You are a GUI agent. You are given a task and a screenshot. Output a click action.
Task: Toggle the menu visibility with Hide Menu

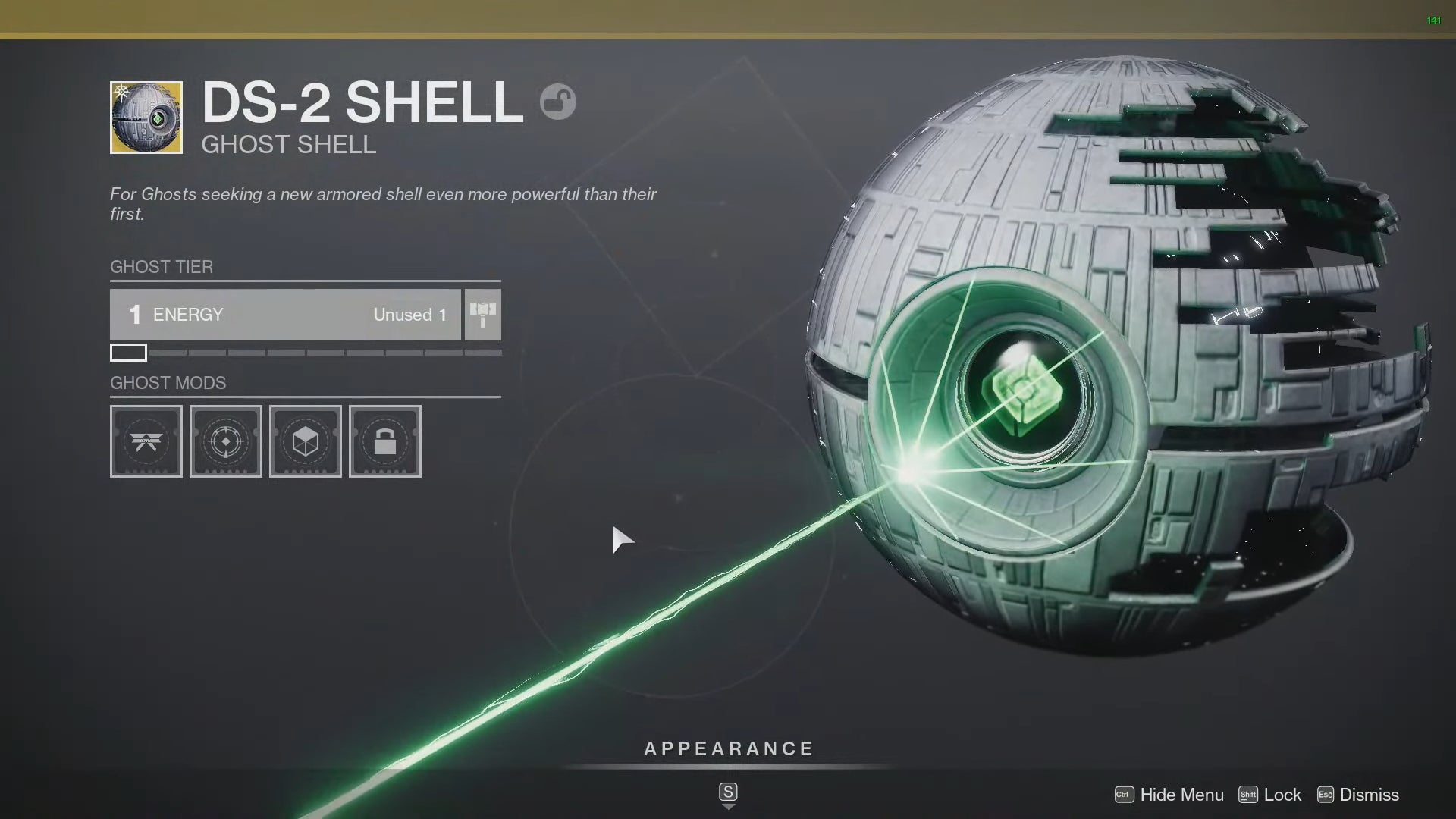point(1181,795)
